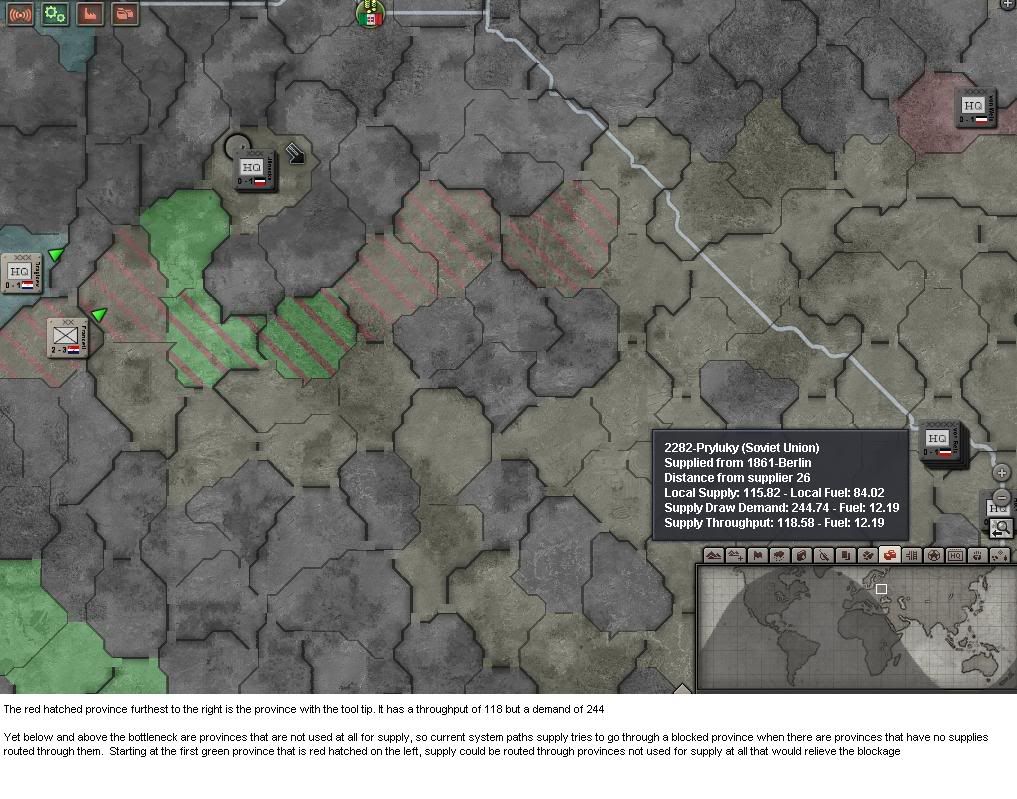Viewport: 1017px width, 799px height.
Task: Select the infantry division counter marked 2-3
Action: tap(66, 338)
